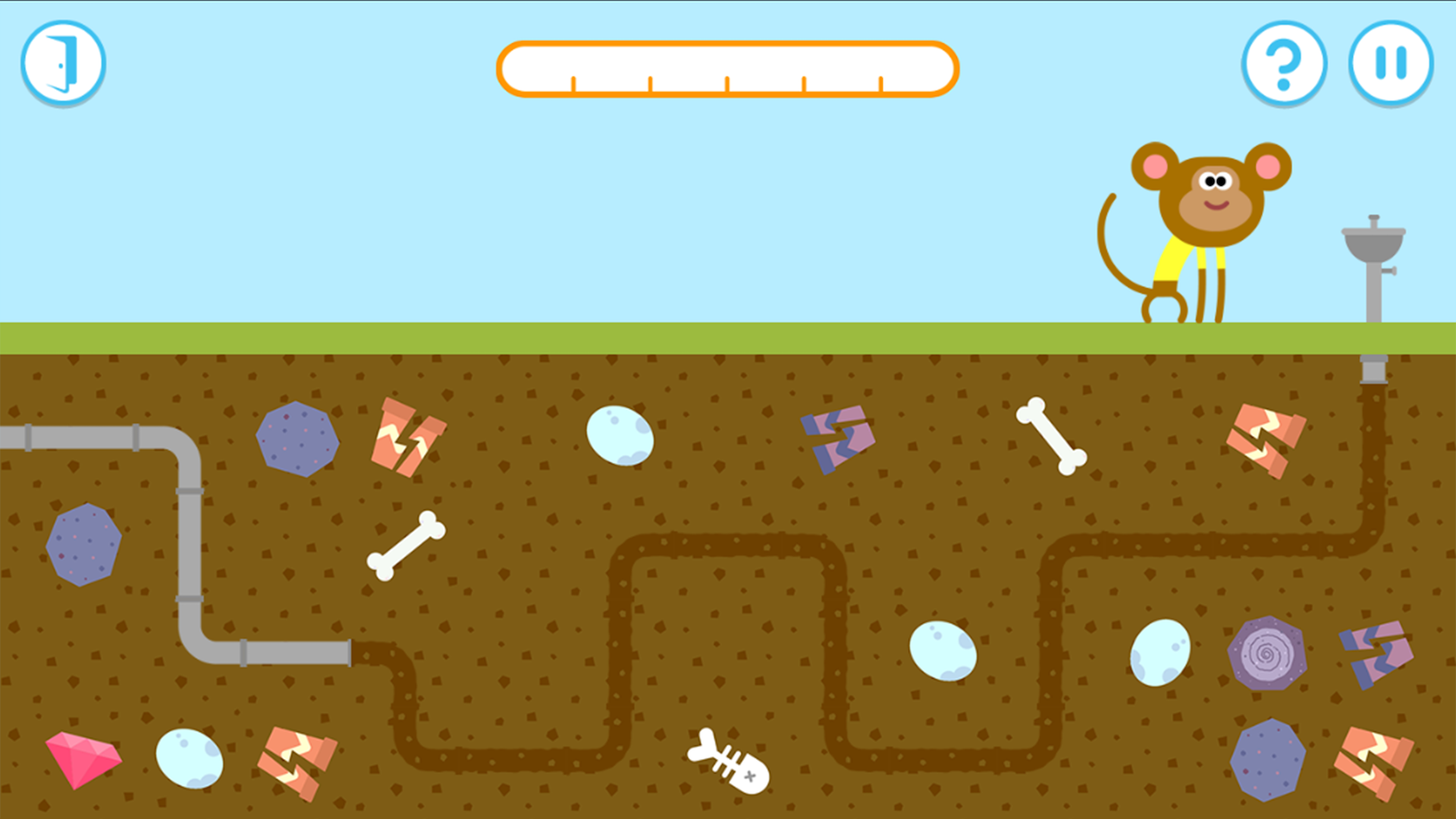The height and width of the screenshot is (819, 1456).
Task: Click the exit door icon
Action: tap(64, 64)
